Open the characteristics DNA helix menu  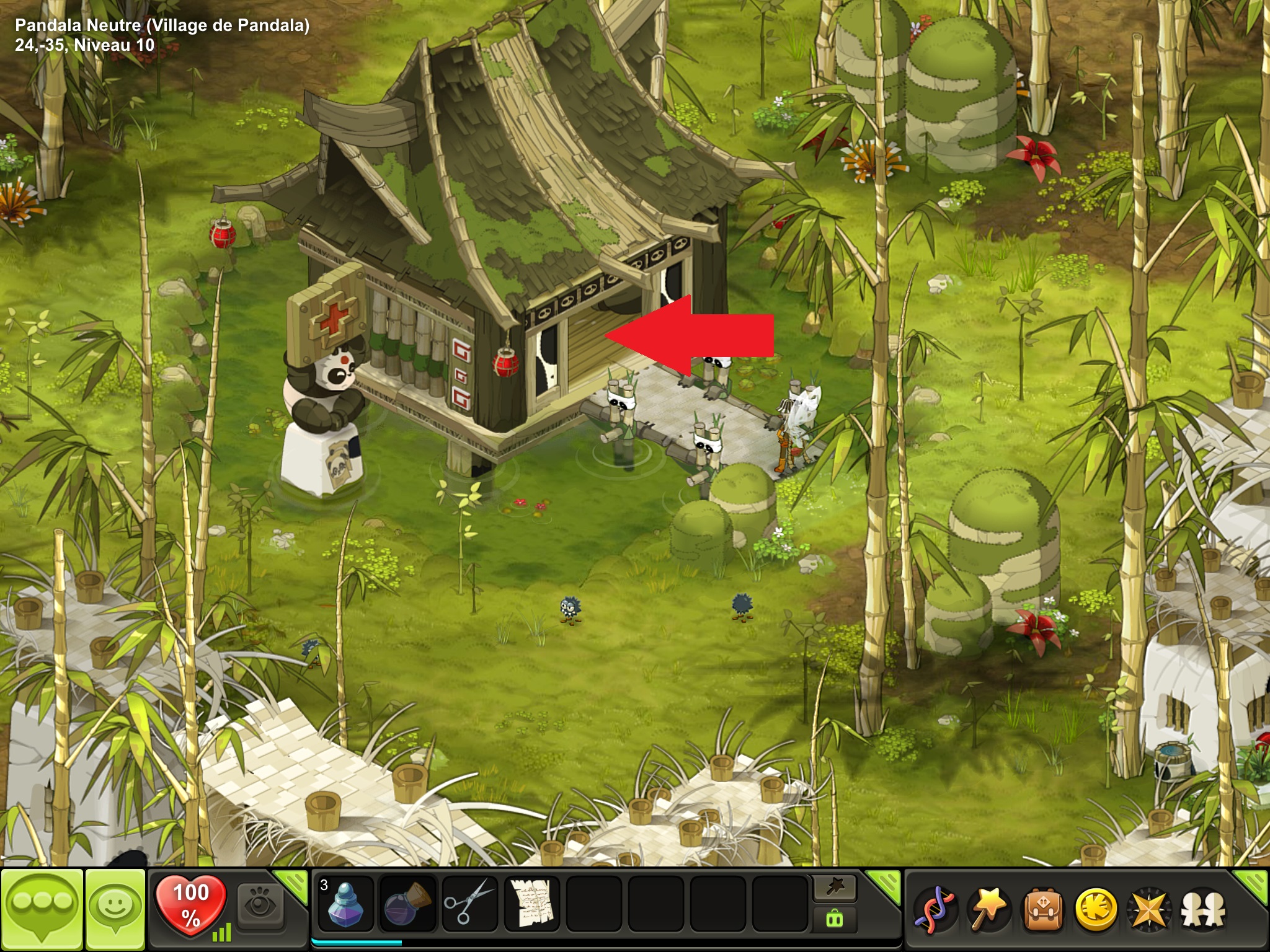(x=936, y=909)
